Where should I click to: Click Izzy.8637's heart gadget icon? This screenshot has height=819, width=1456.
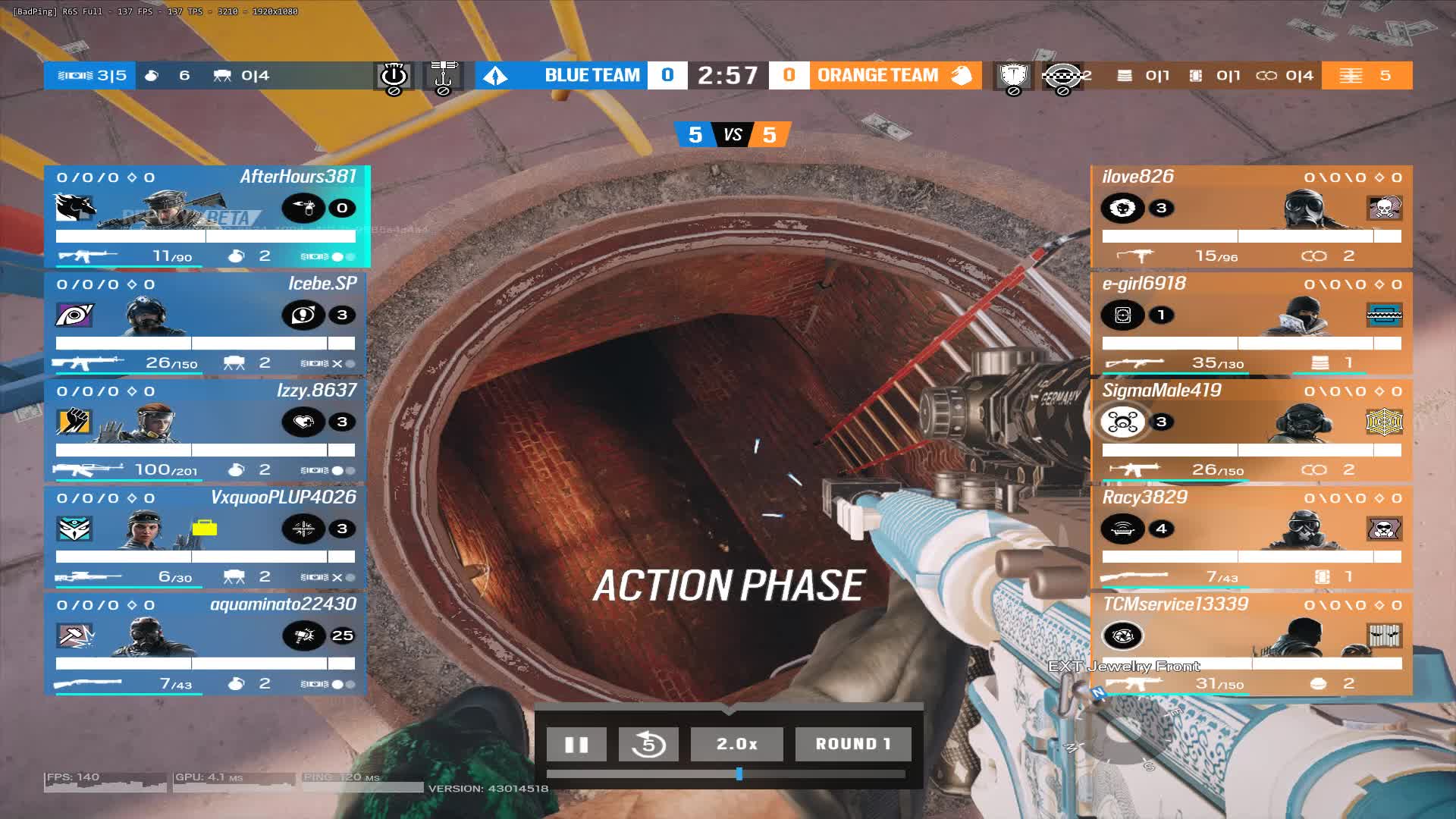[x=303, y=421]
